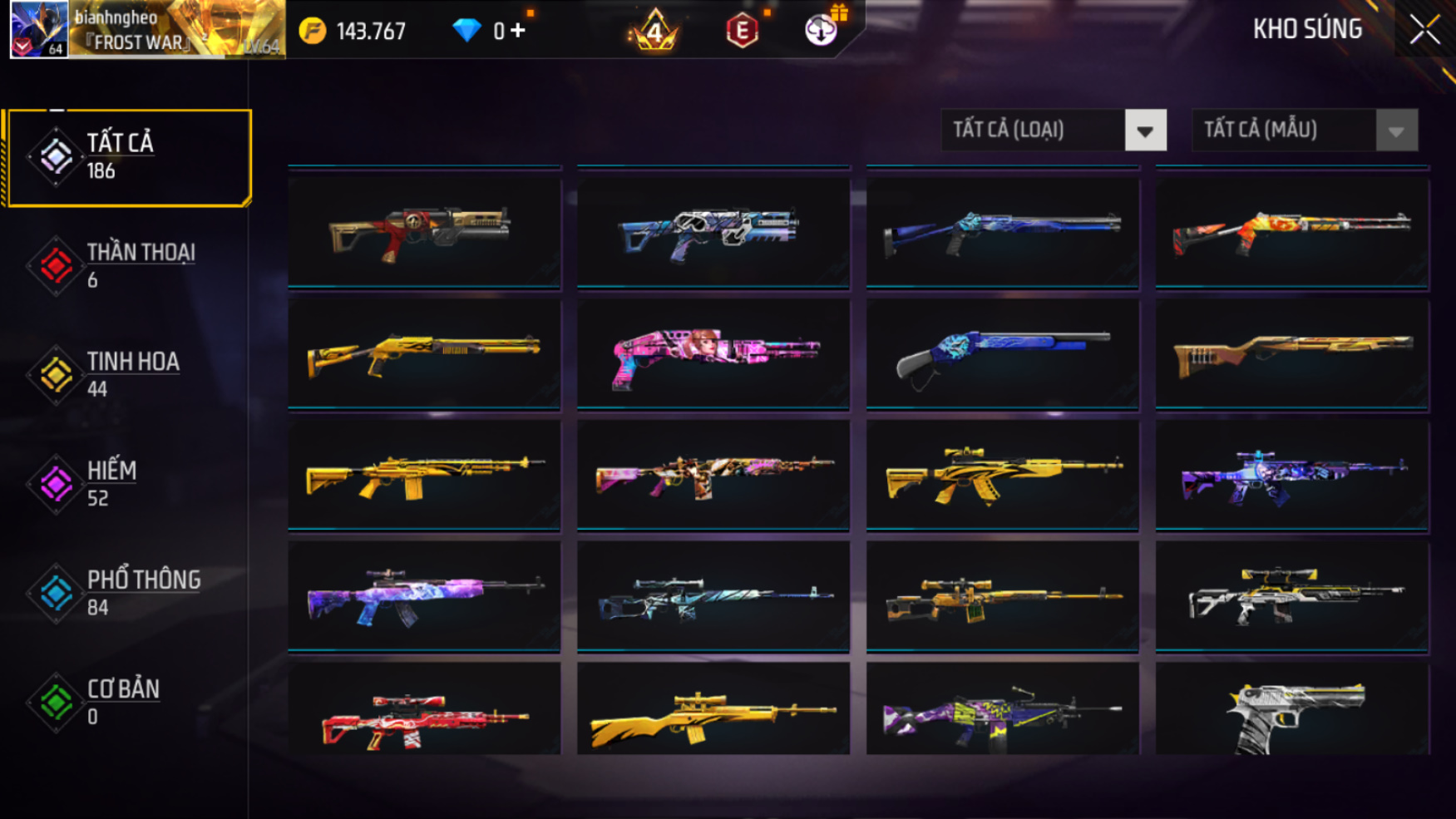Viewport: 1456px width, 819px height.
Task: Open the cloud gift download icon
Action: (822, 30)
